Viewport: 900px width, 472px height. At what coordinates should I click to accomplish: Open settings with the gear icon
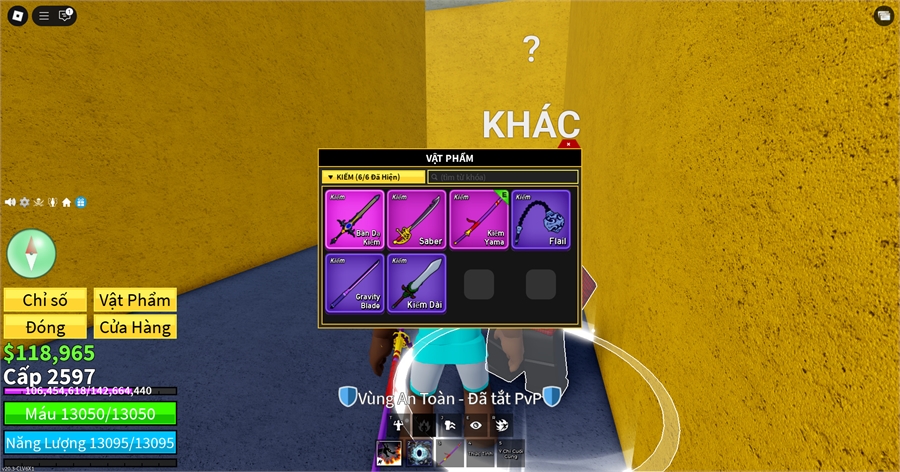pos(24,202)
